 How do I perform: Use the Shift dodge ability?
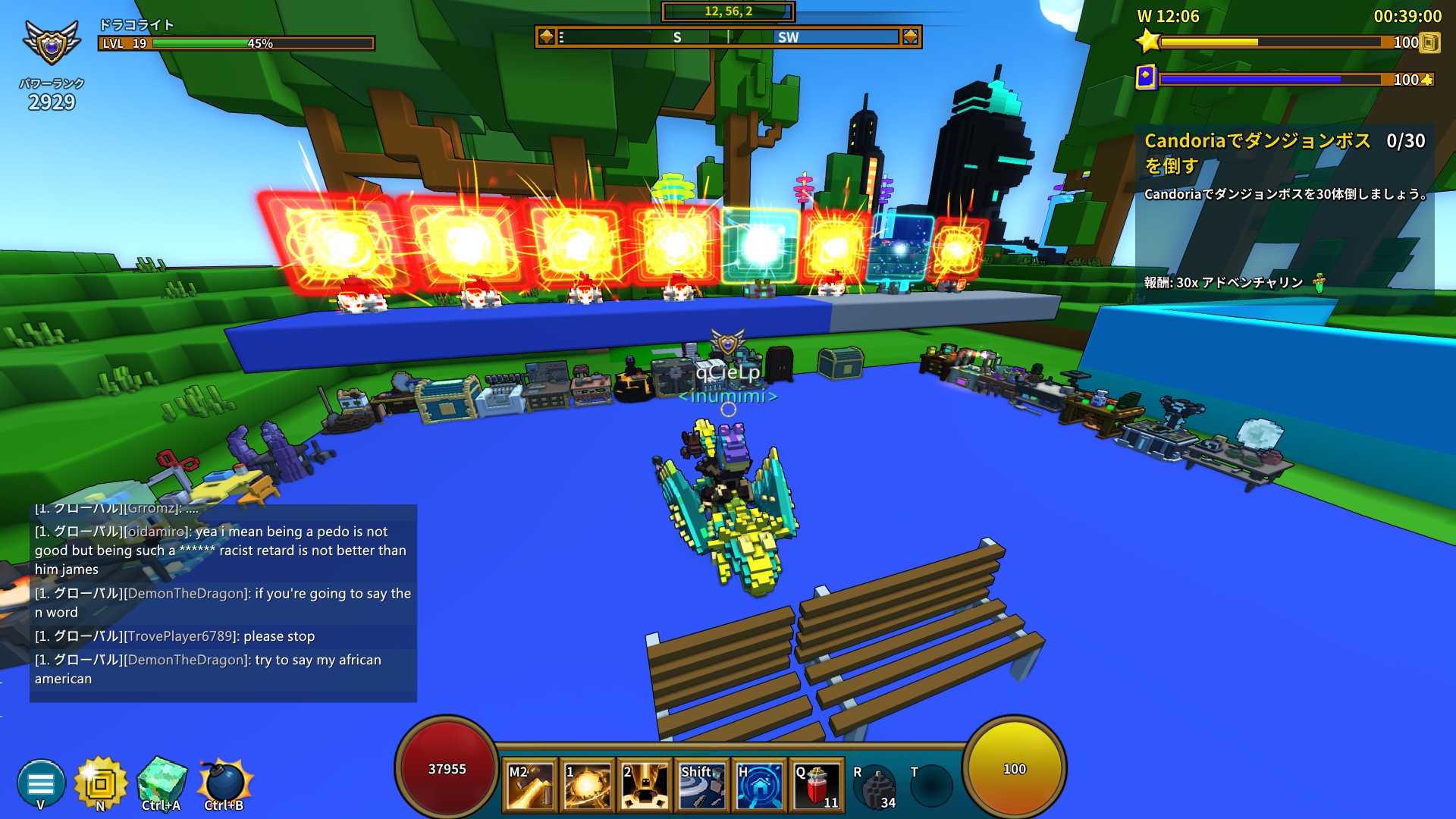(x=702, y=786)
